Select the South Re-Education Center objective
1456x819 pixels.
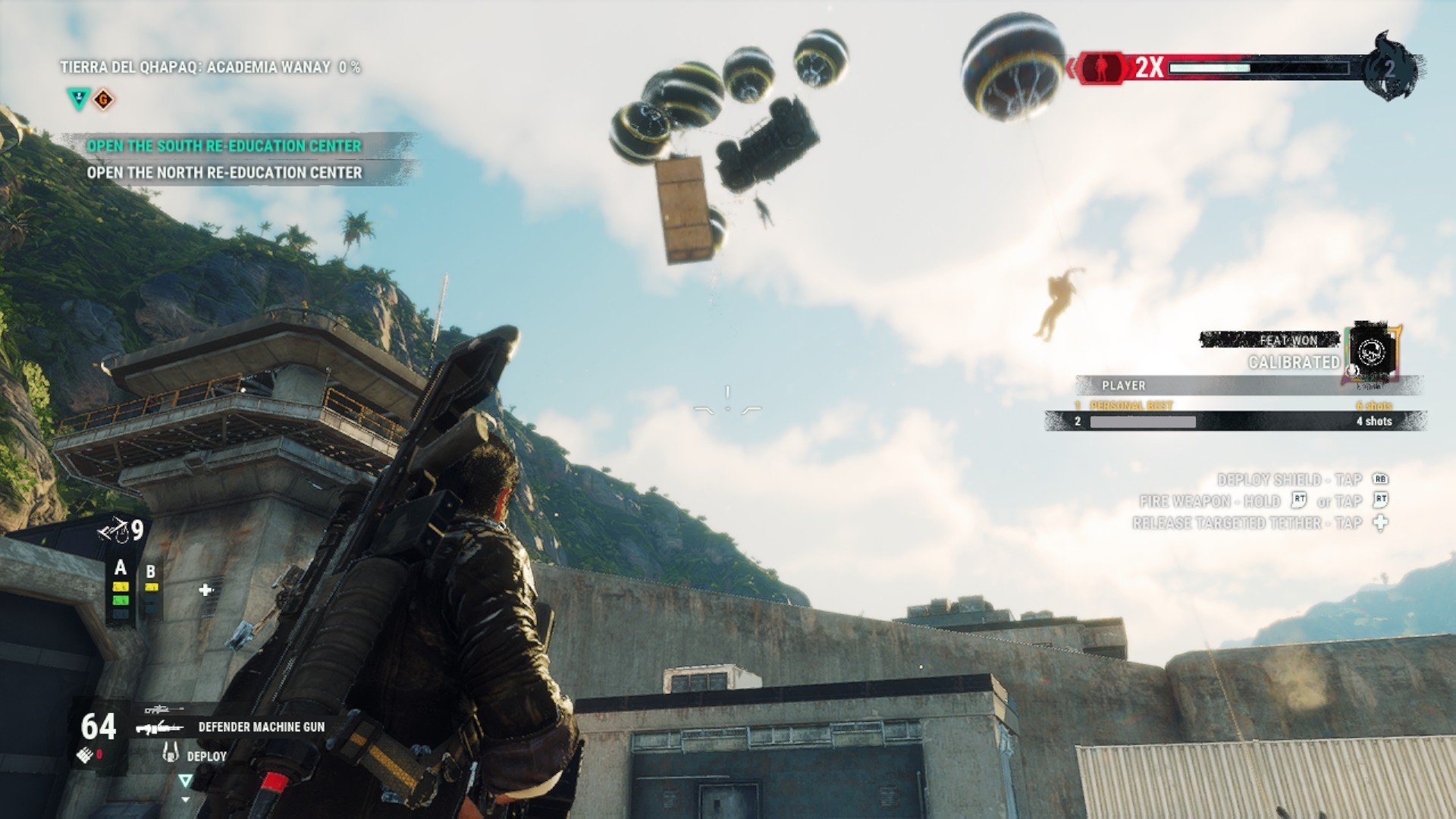224,146
